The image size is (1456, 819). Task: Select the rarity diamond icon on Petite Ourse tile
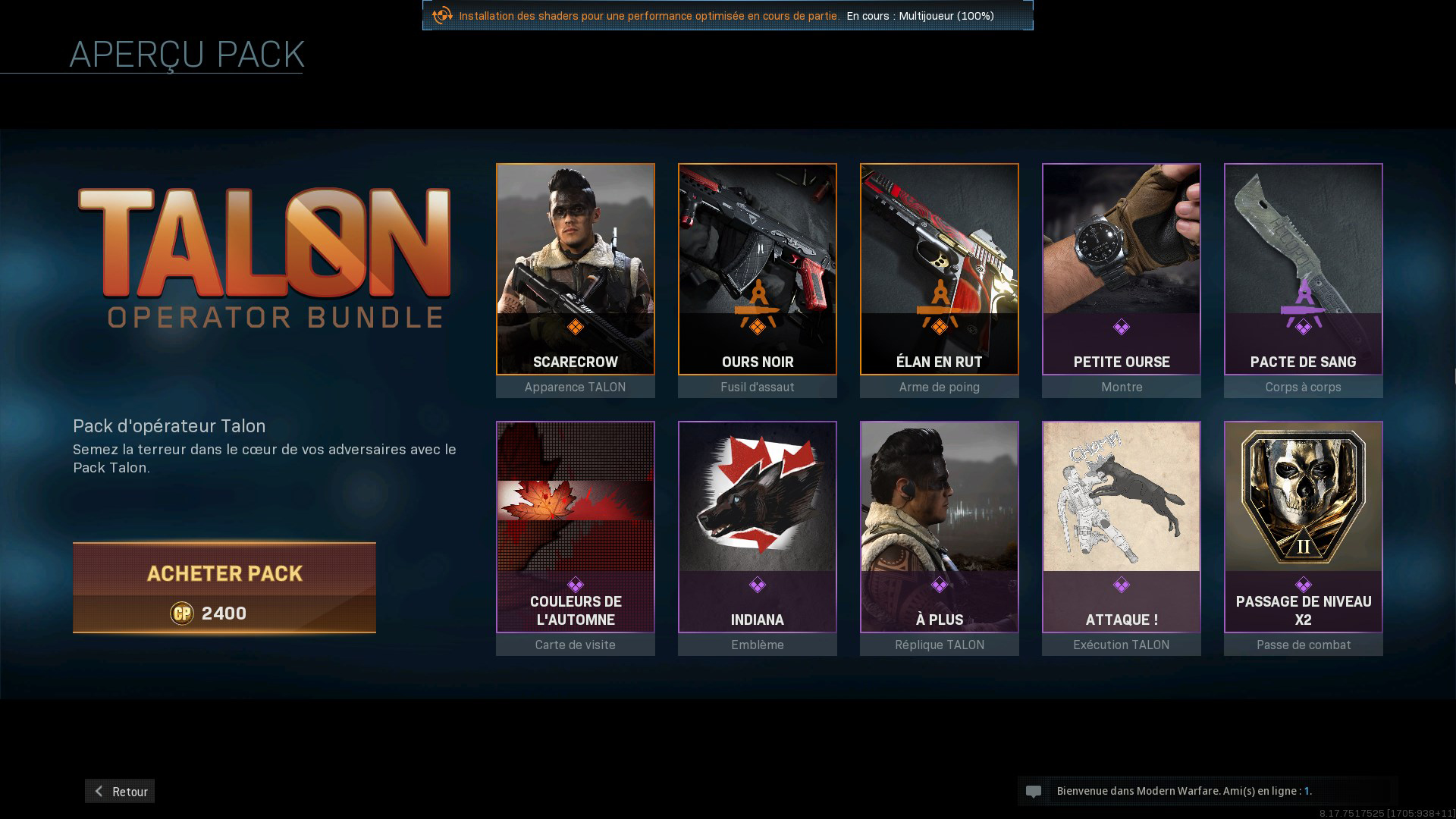pos(1121,327)
